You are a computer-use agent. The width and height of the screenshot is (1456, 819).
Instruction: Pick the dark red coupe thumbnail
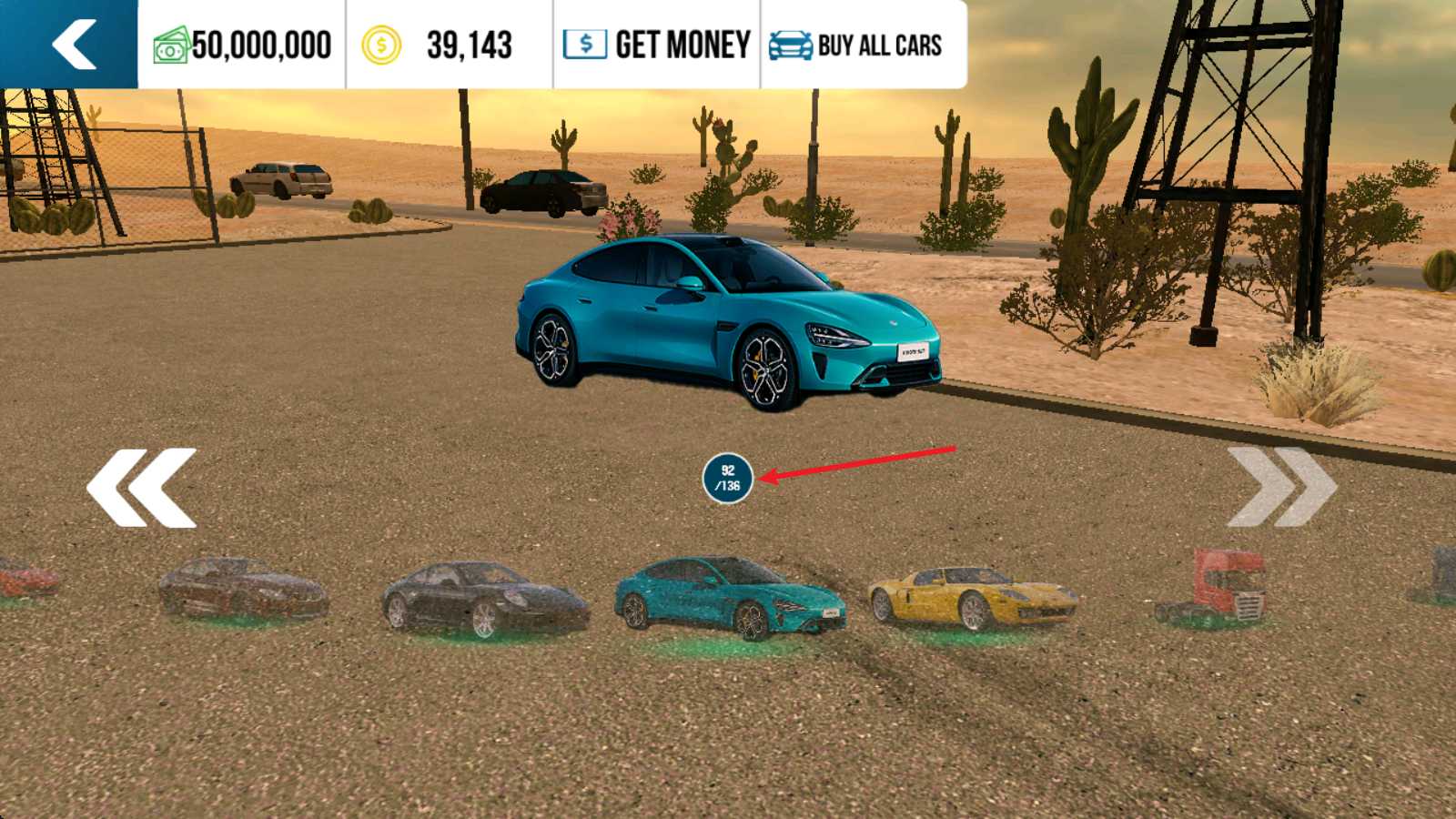pyautogui.click(x=242, y=590)
